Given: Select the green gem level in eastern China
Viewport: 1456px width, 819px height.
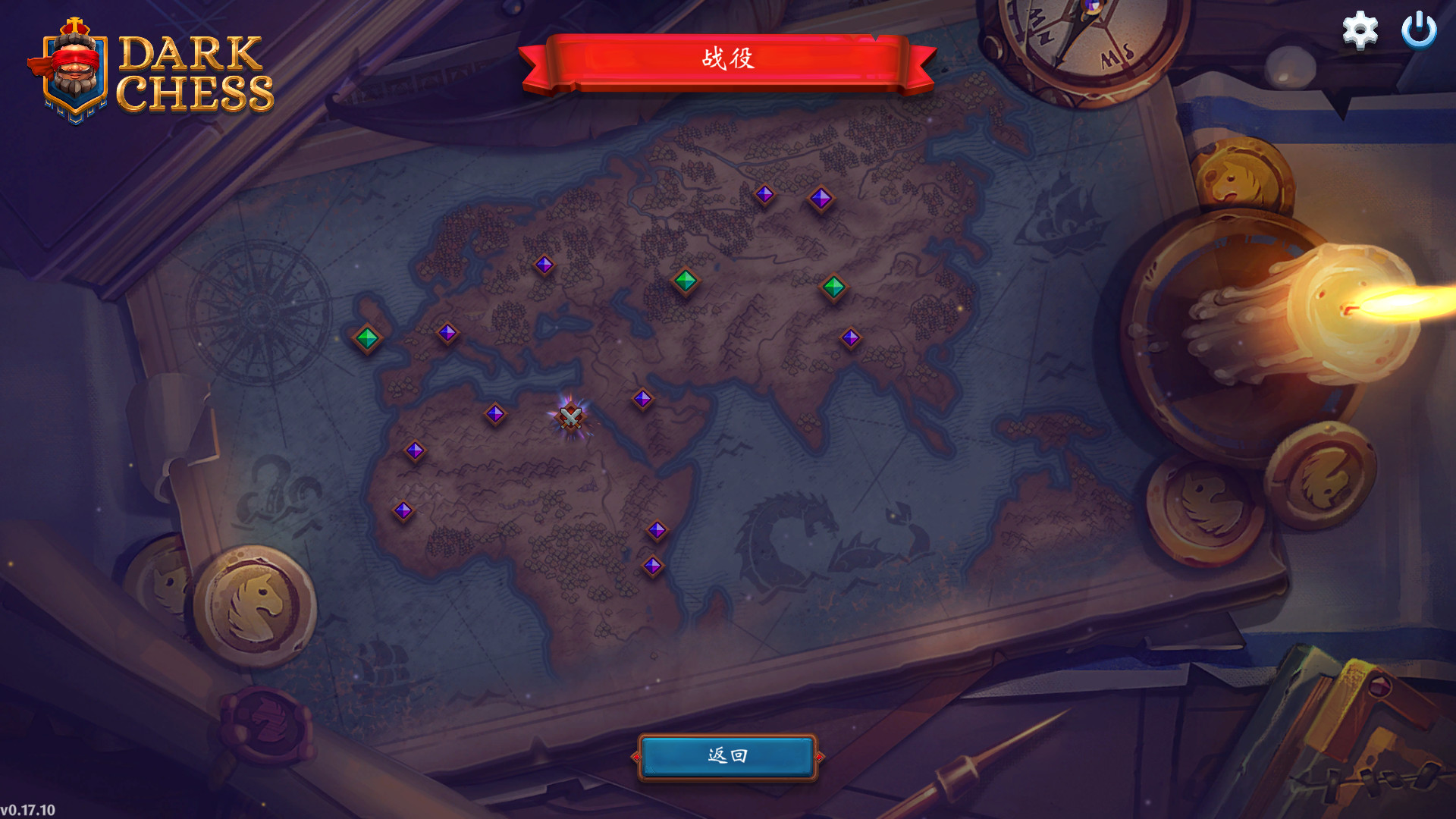Looking at the screenshot, I should pyautogui.click(x=834, y=286).
